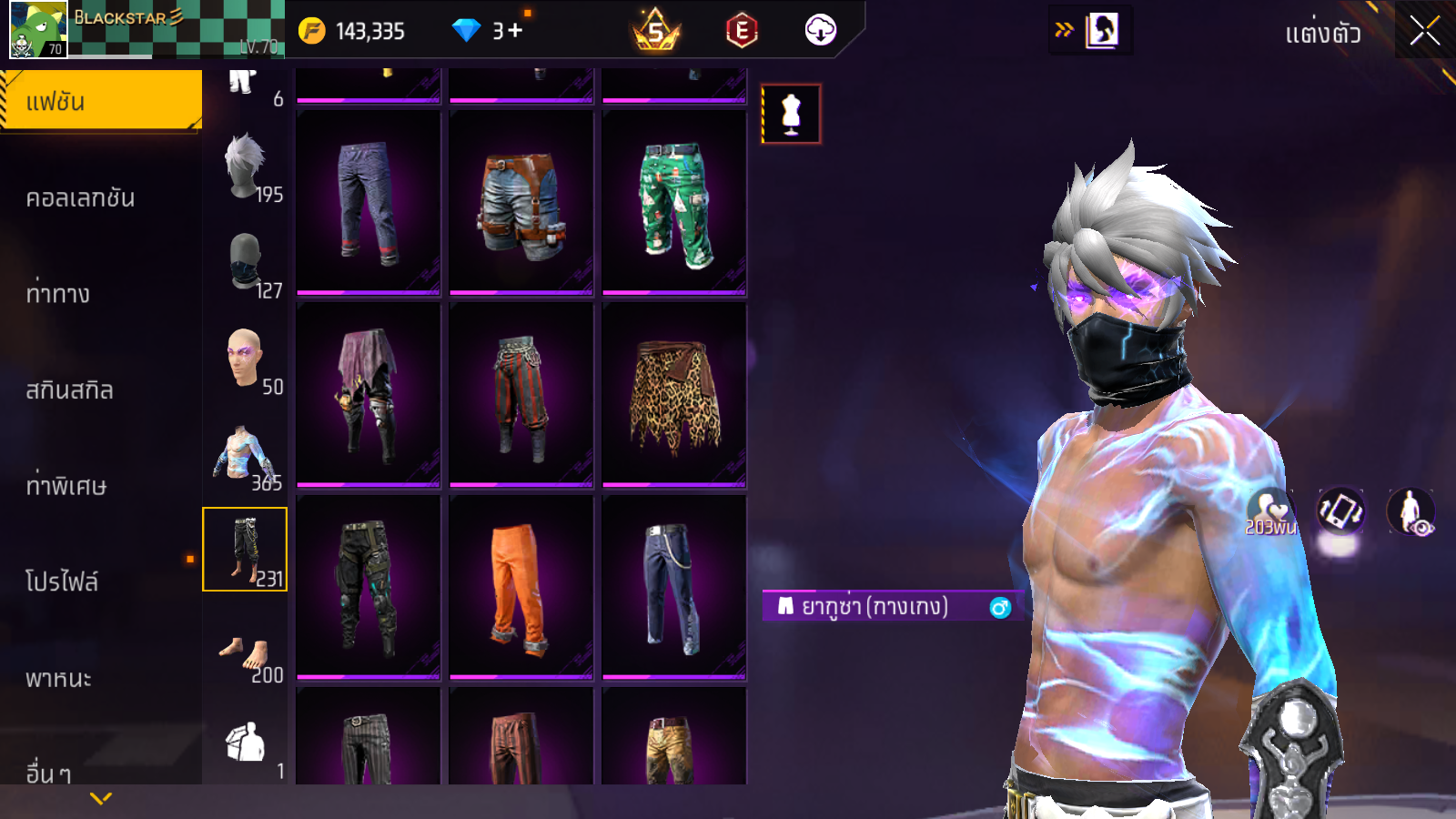This screenshot has width=1456, height=819.
Task: Open the ท่าทาง emotes tab
Action: 59,294
